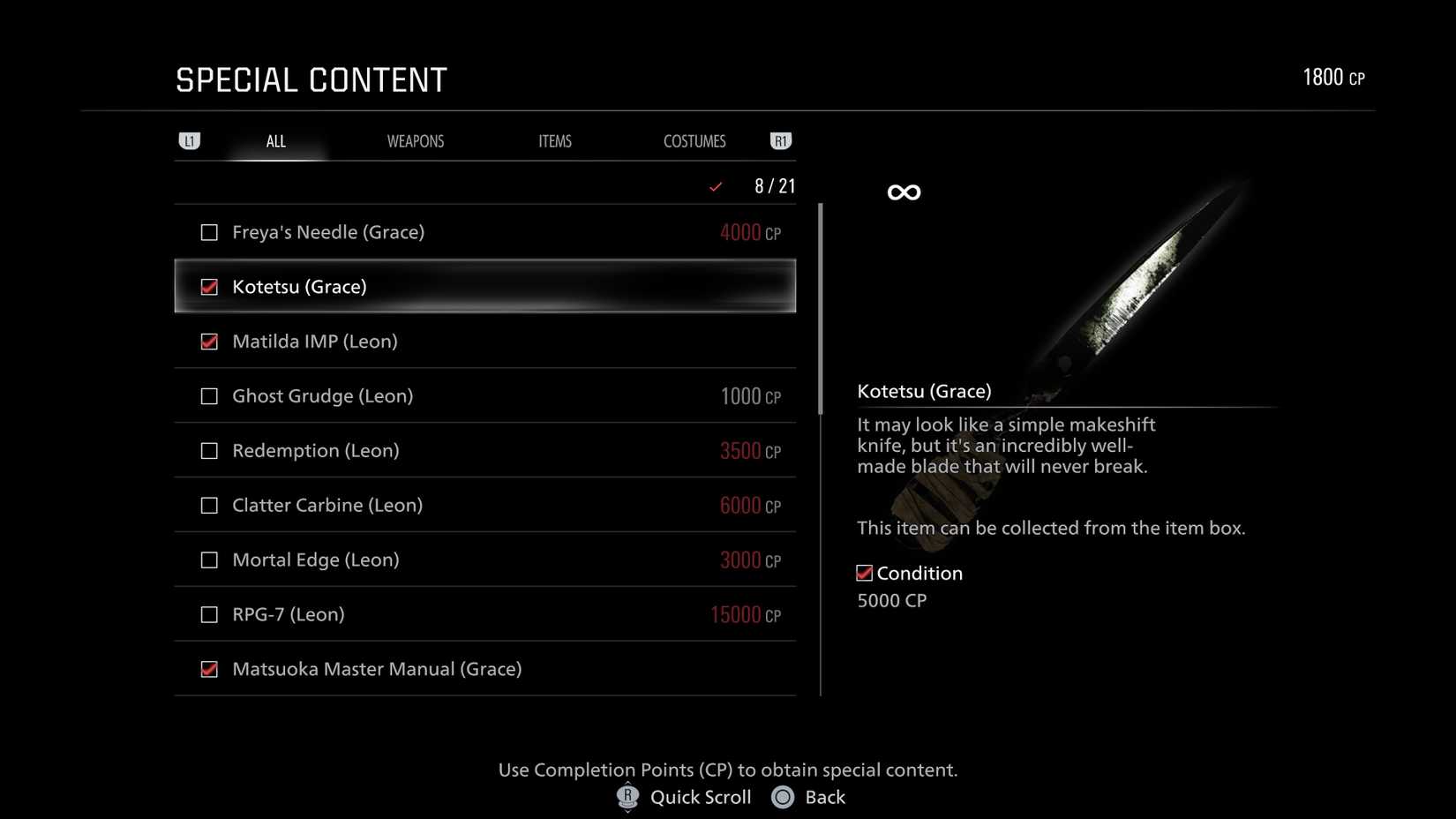Image resolution: width=1456 pixels, height=819 pixels.
Task: Click the R-stick Quick Scroll icon
Action: pos(627,797)
